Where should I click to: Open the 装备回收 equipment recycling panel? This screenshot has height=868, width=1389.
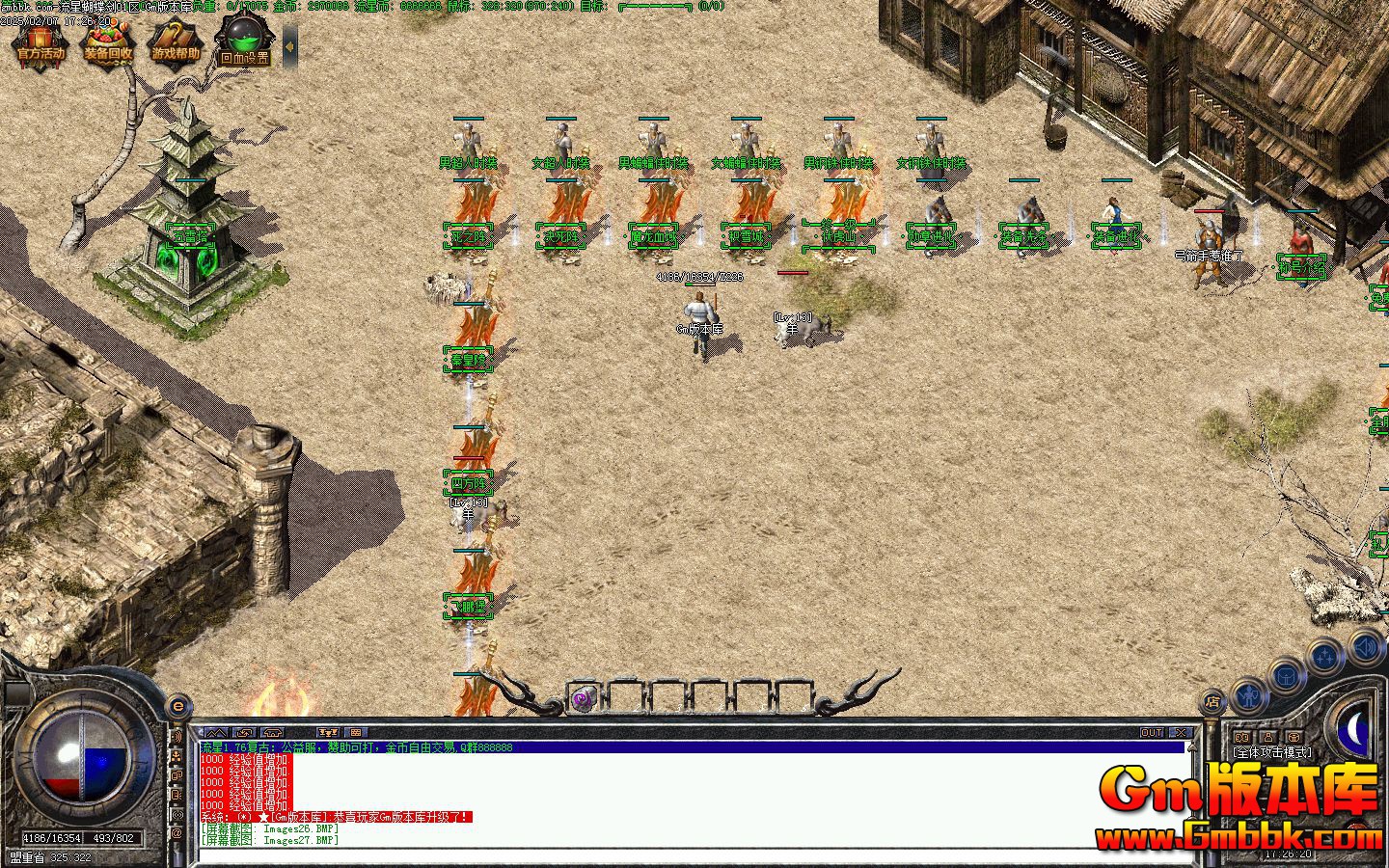coord(107,44)
